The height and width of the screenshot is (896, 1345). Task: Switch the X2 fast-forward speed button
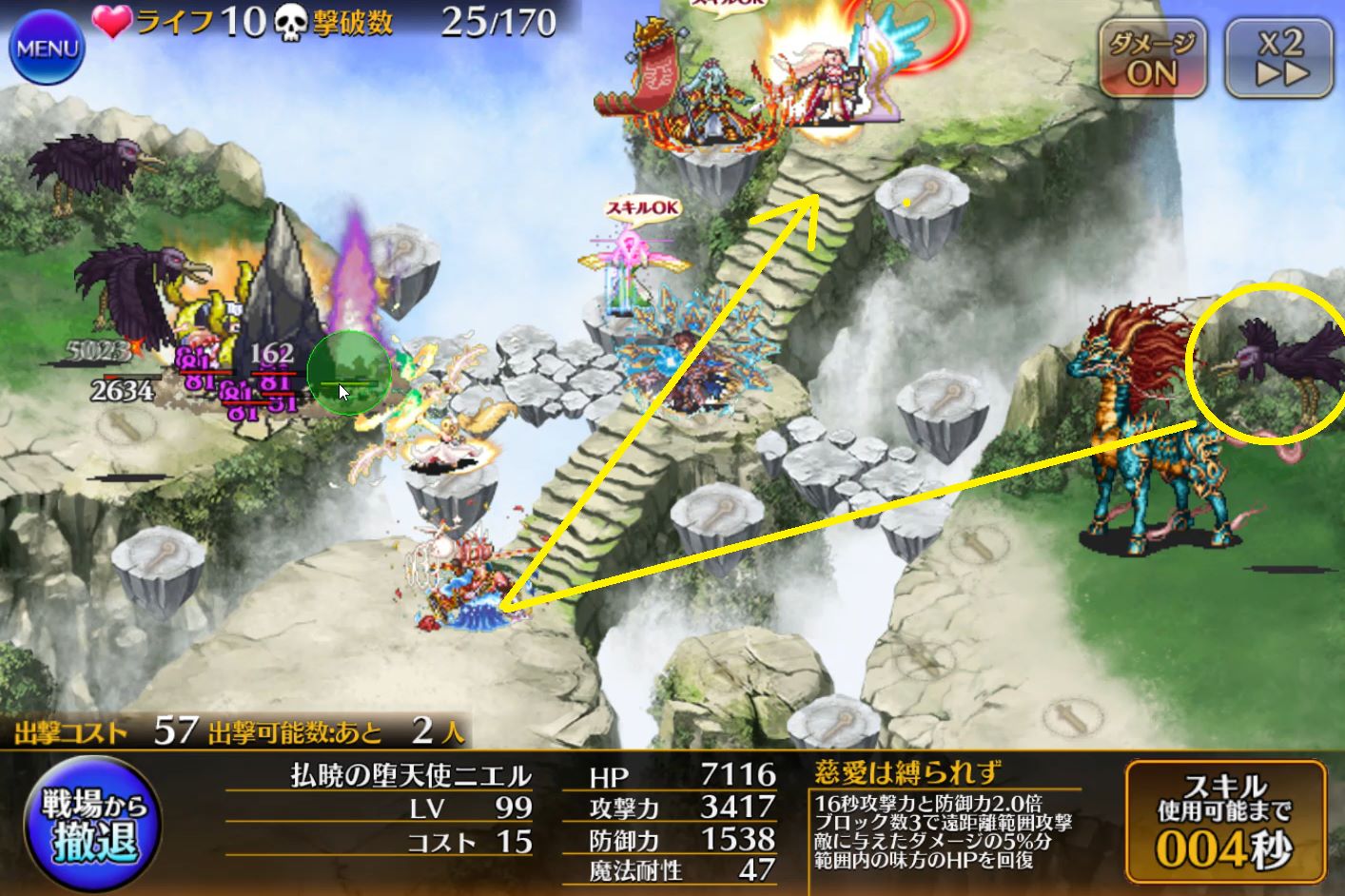(x=1278, y=57)
